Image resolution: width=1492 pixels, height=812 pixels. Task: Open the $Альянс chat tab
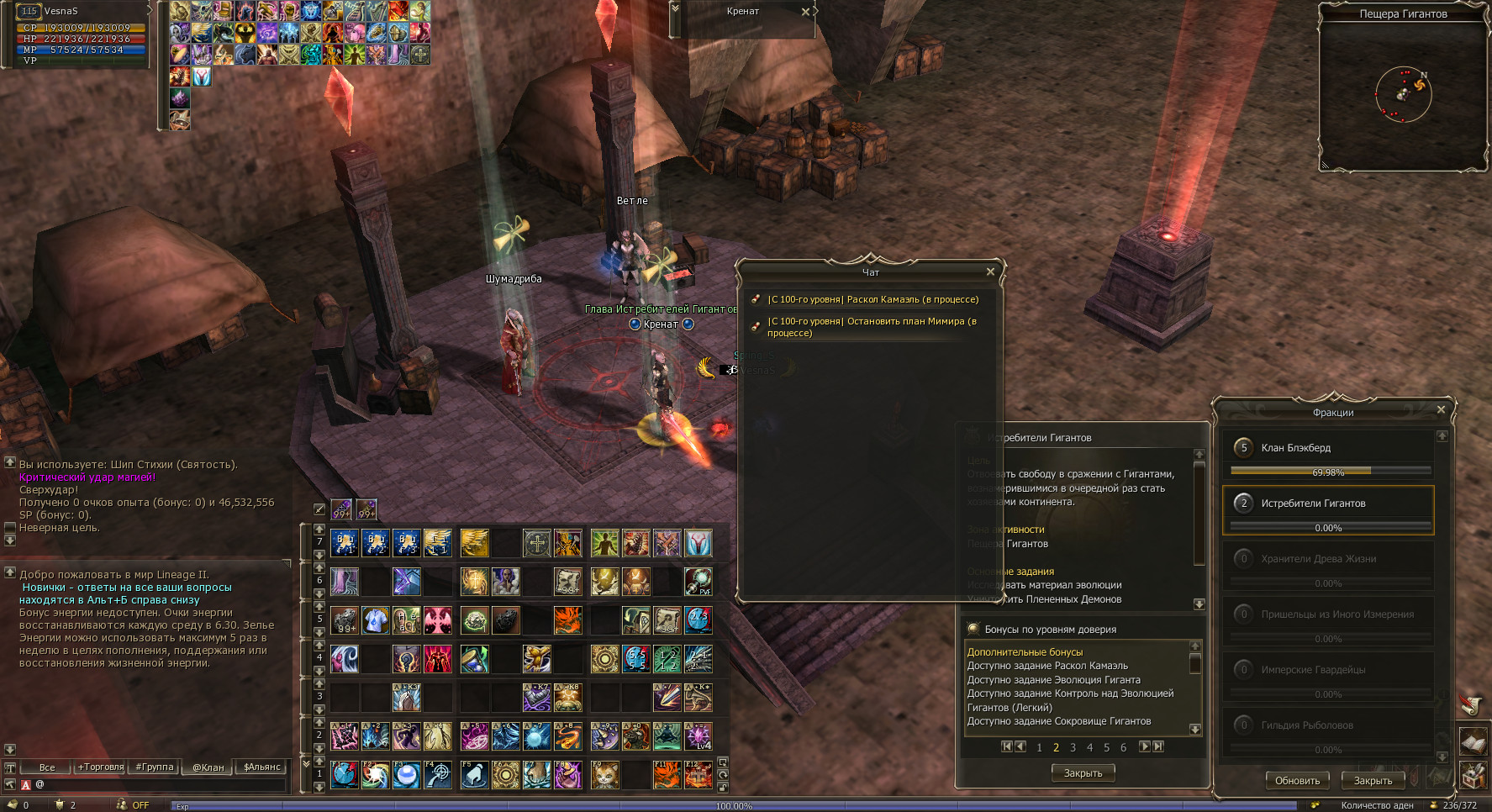262,767
